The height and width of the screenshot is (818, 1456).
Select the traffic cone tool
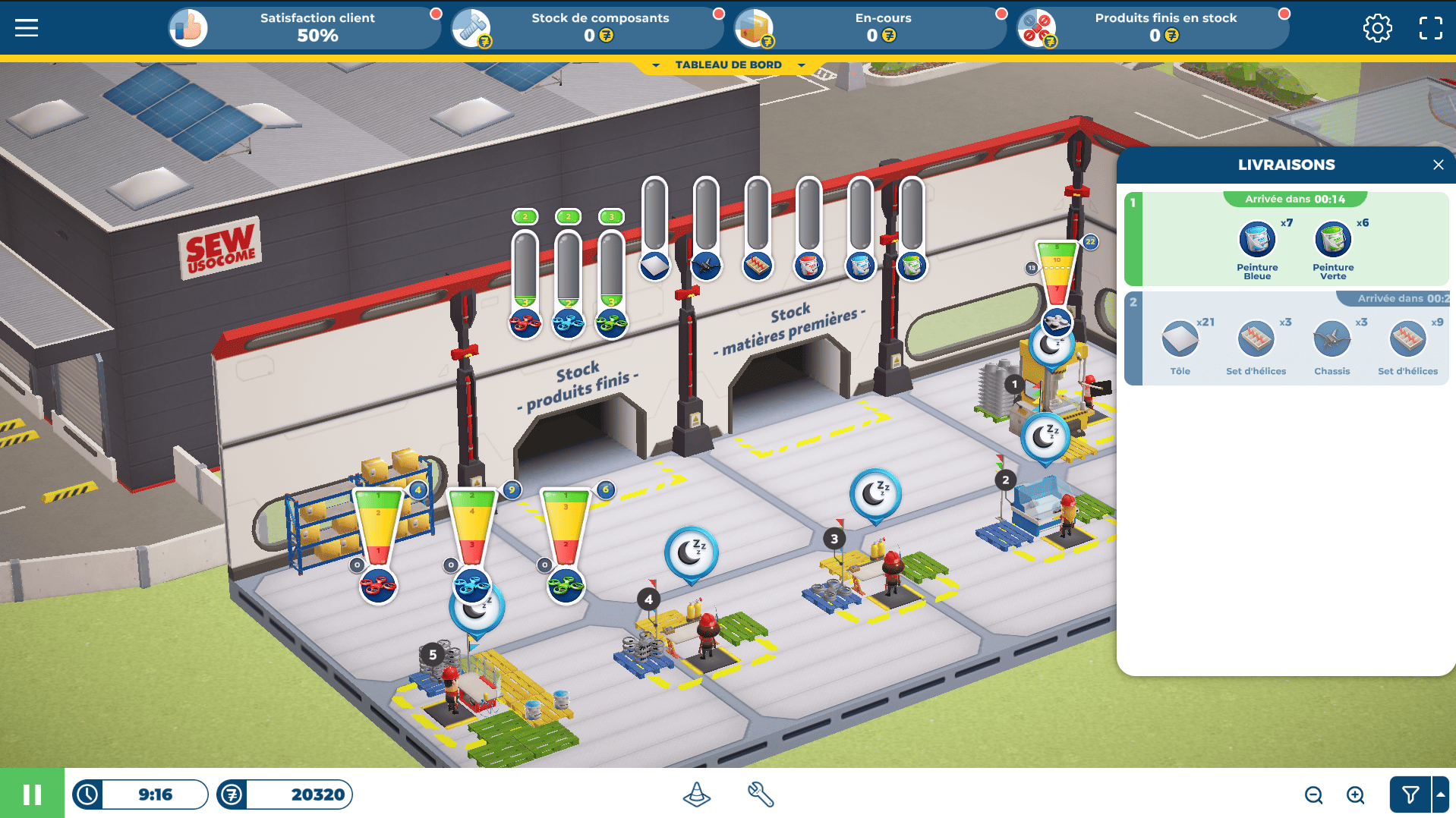(x=696, y=794)
